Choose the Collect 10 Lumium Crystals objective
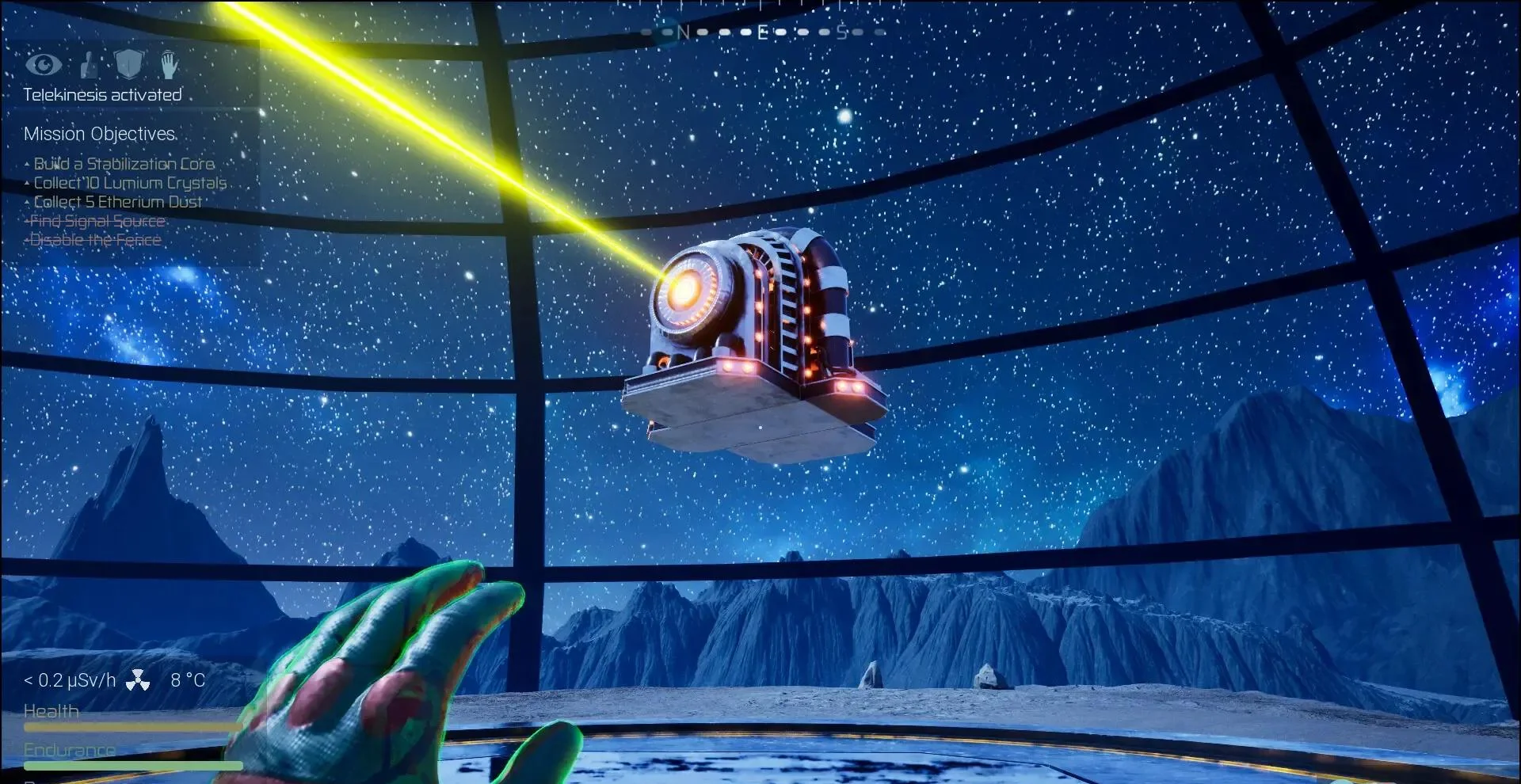 [x=130, y=183]
